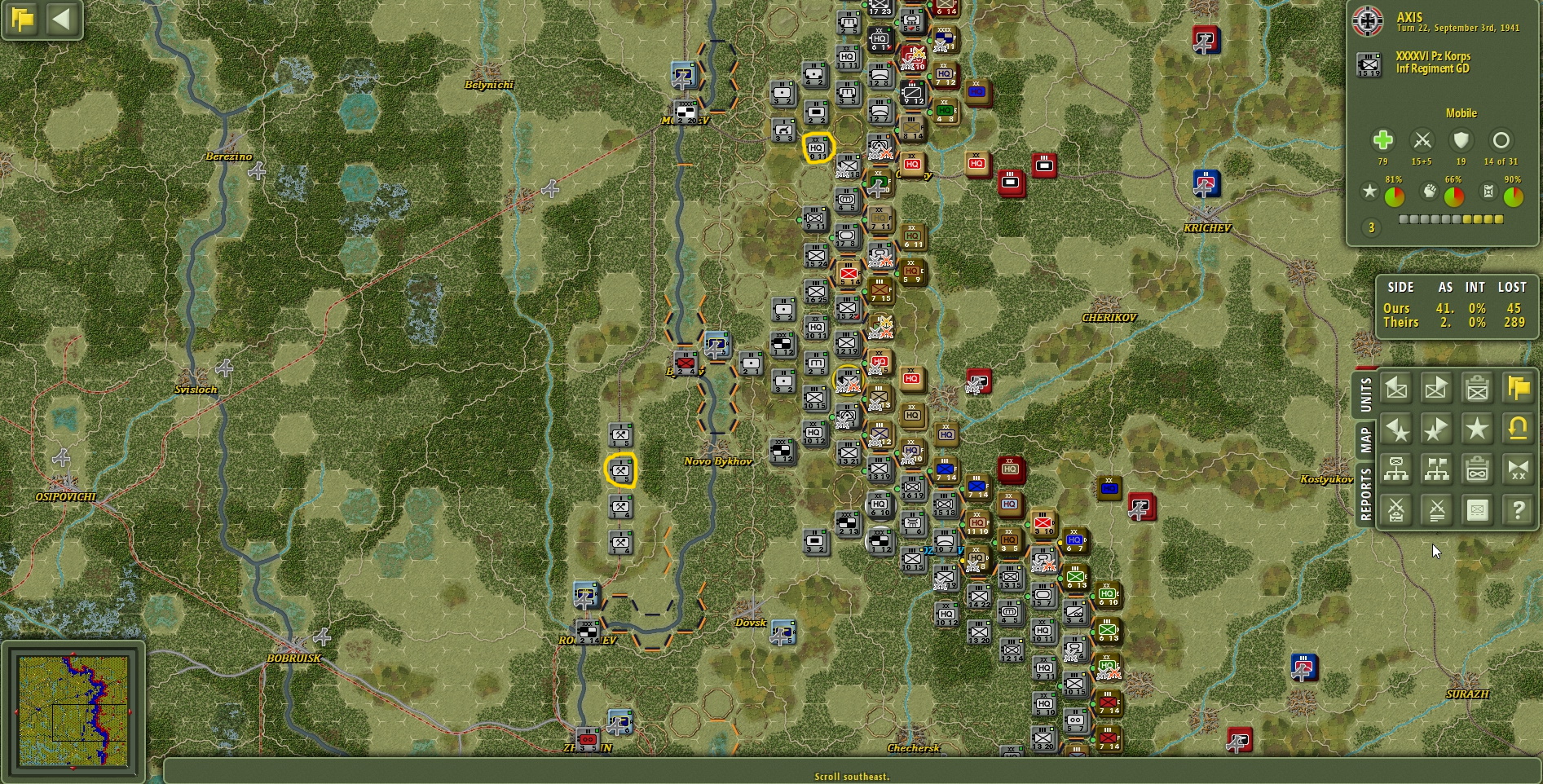
Task: Open the supply report clipboard icon
Action: click(1477, 469)
